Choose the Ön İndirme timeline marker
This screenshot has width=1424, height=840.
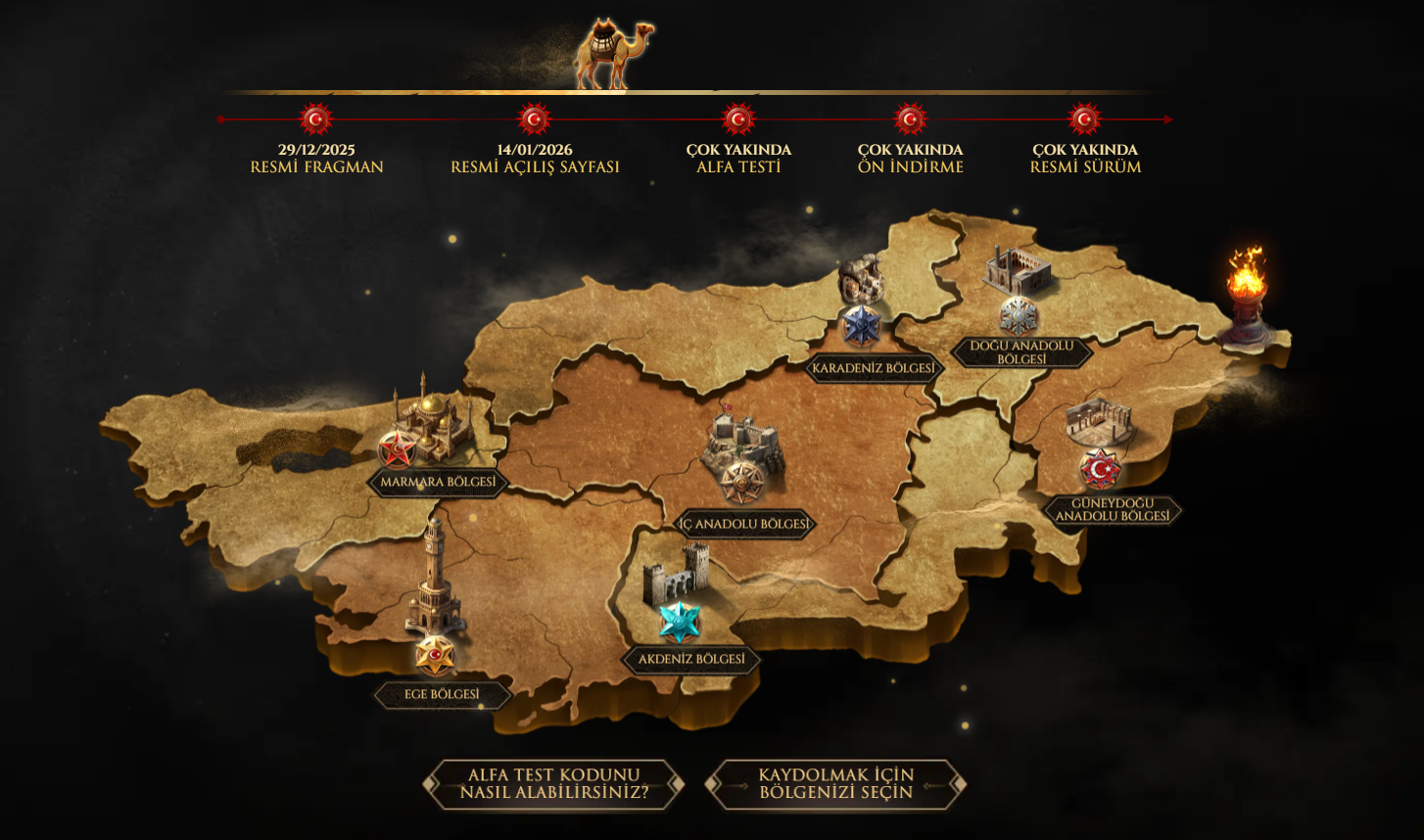click(x=910, y=119)
